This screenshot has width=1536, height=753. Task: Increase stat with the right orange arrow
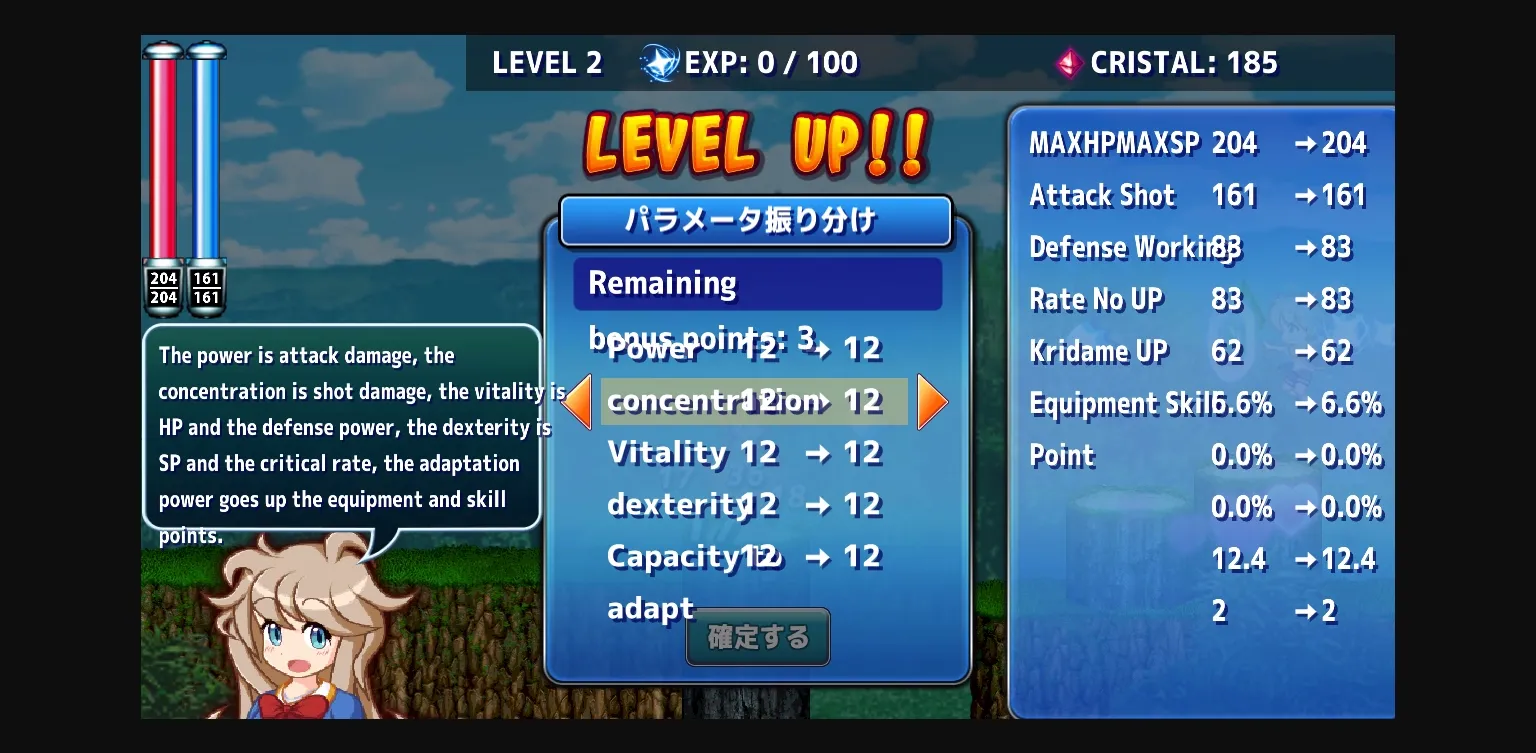click(x=931, y=402)
